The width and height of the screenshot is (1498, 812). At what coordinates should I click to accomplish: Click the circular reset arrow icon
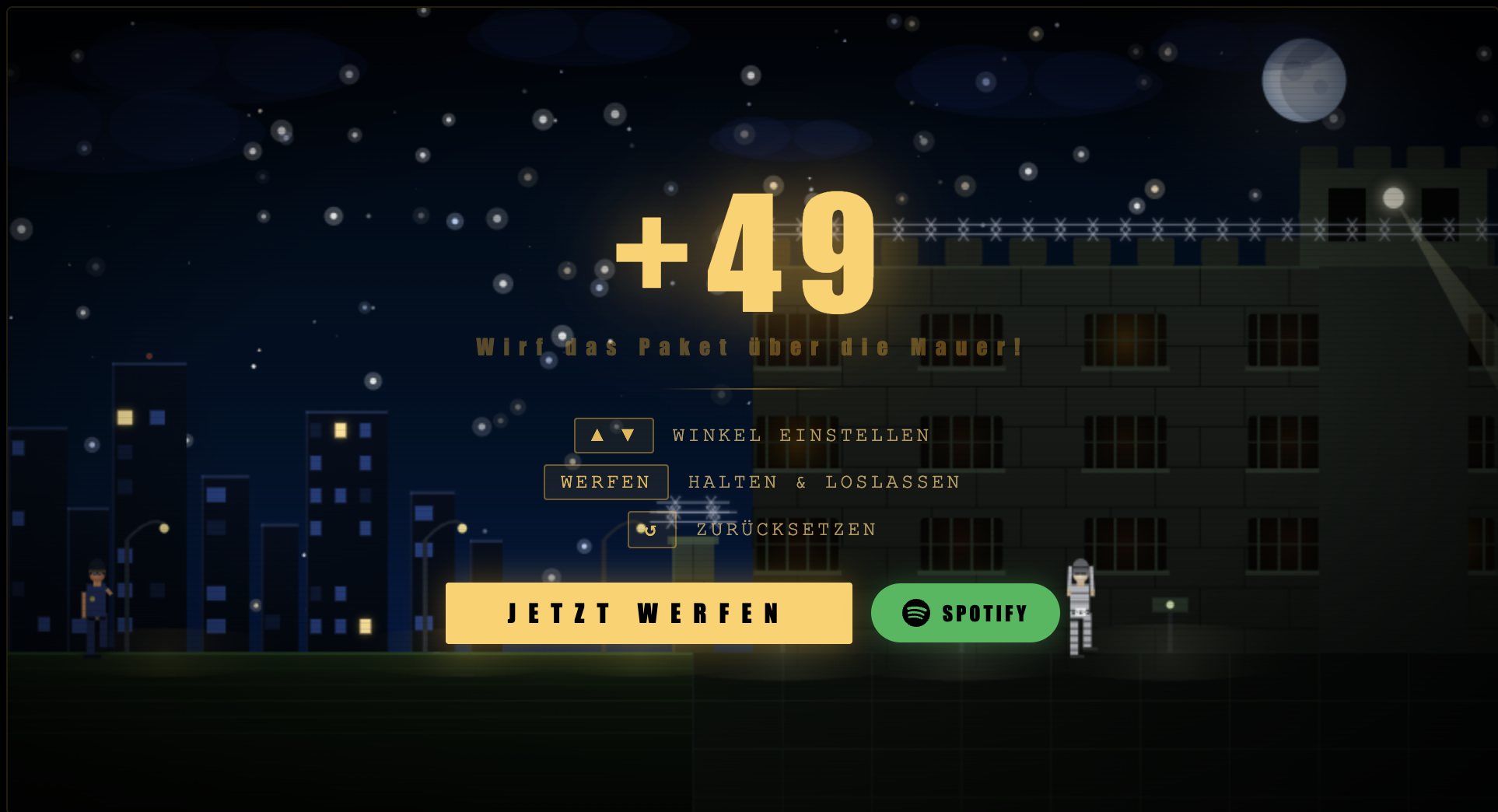(652, 530)
